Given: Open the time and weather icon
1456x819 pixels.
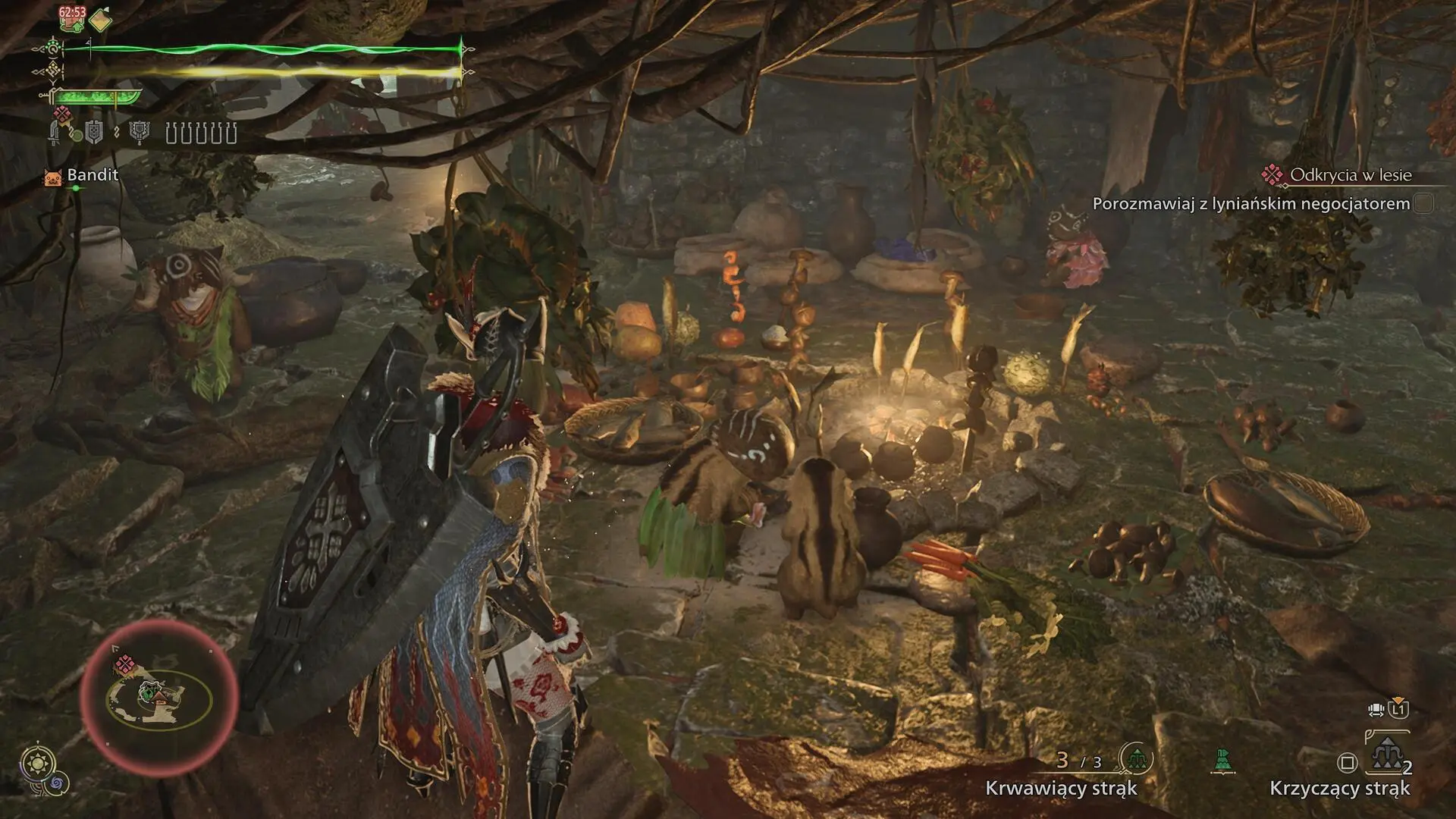Looking at the screenshot, I should tap(36, 762).
